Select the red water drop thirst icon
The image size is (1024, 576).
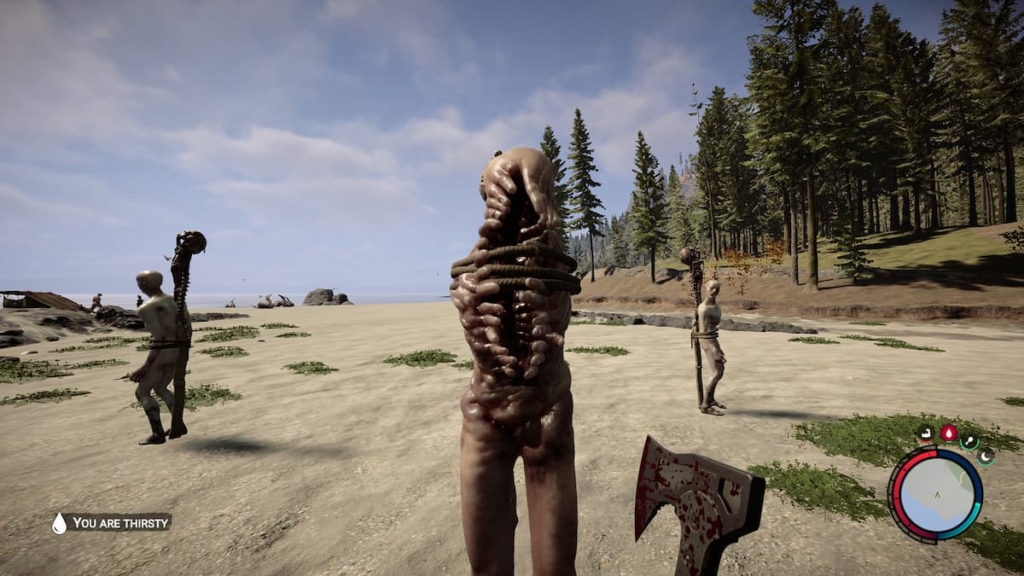tap(948, 433)
